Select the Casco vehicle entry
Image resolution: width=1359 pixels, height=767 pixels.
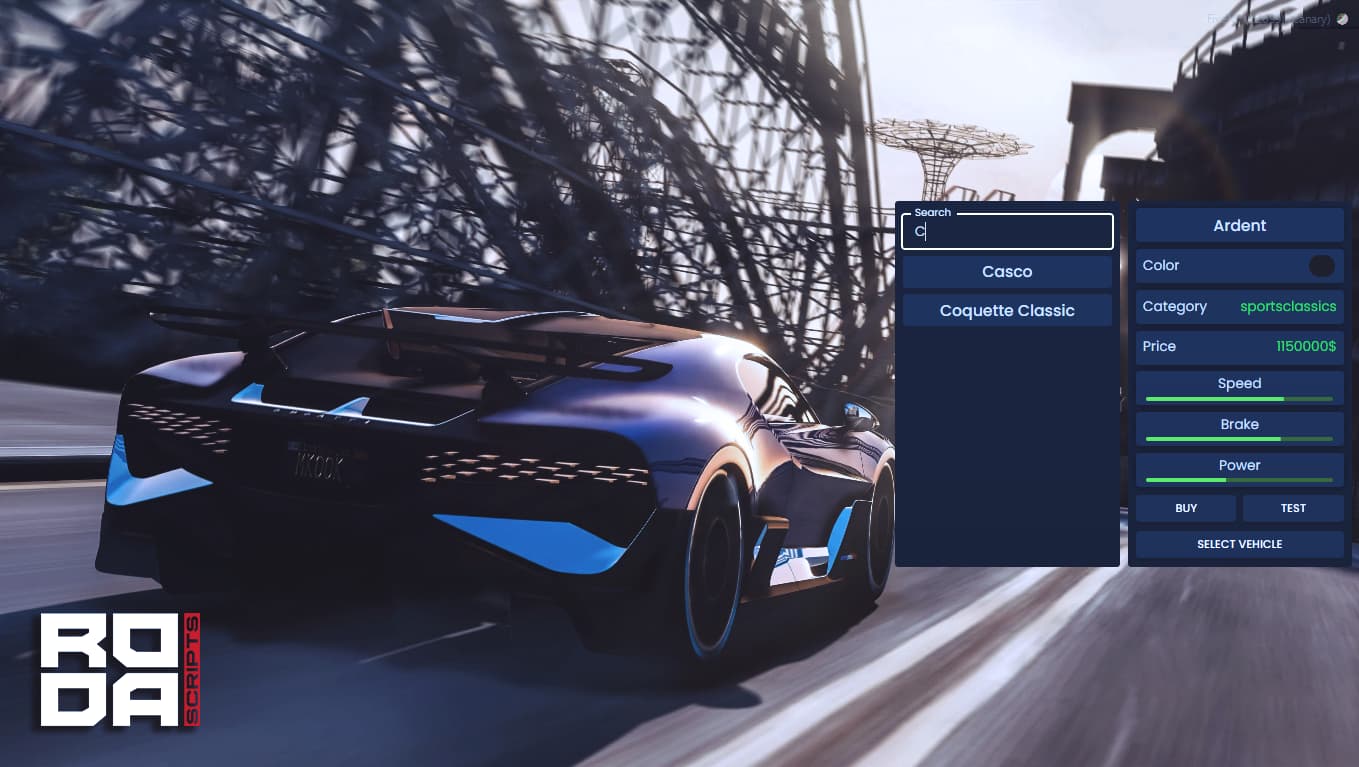pyautogui.click(x=1007, y=271)
